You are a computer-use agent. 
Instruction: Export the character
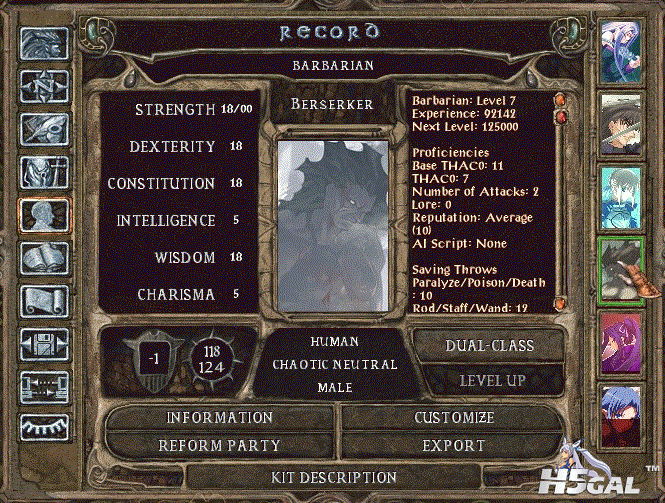454,445
